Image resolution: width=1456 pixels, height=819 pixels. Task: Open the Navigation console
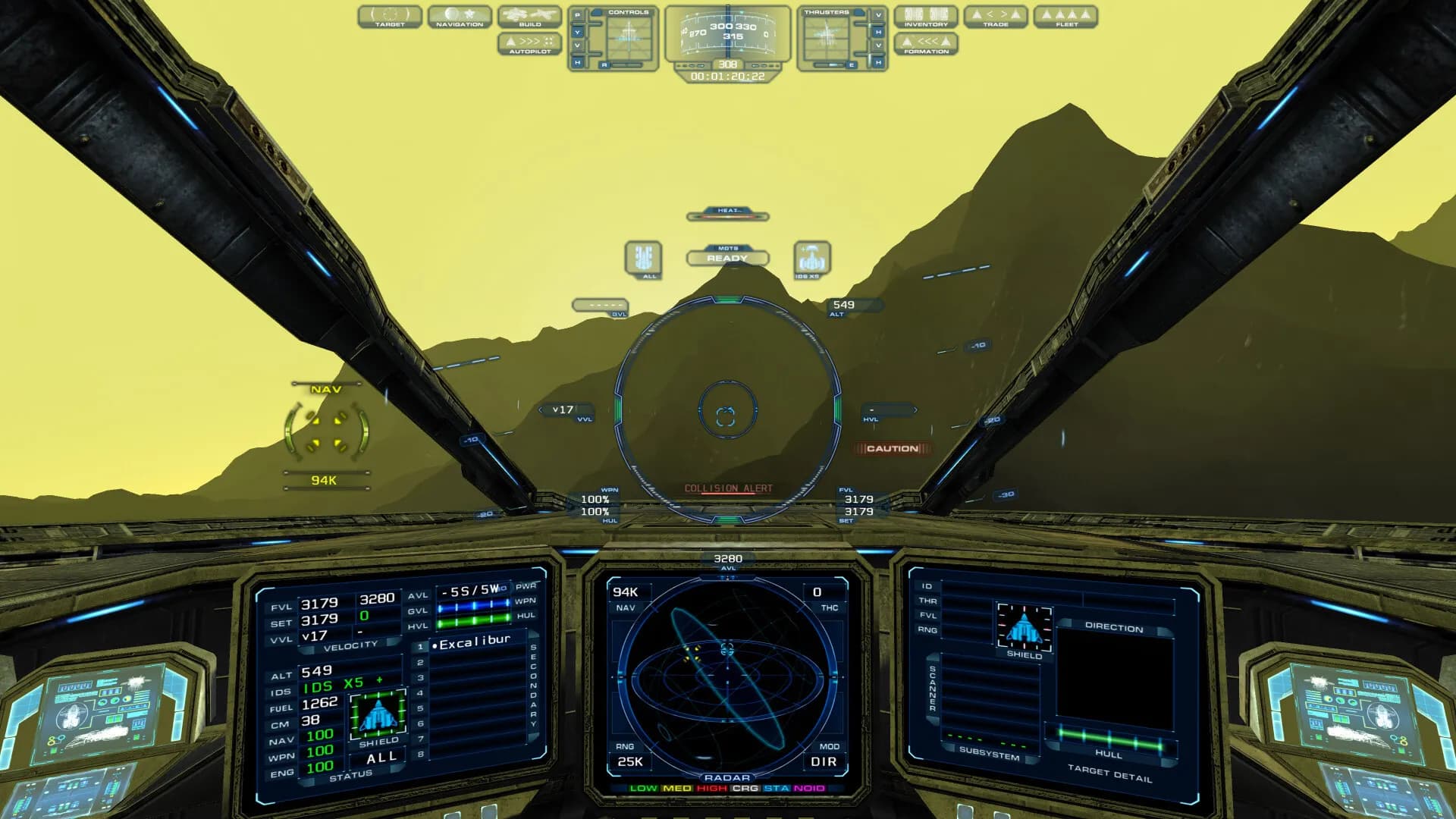click(x=460, y=17)
